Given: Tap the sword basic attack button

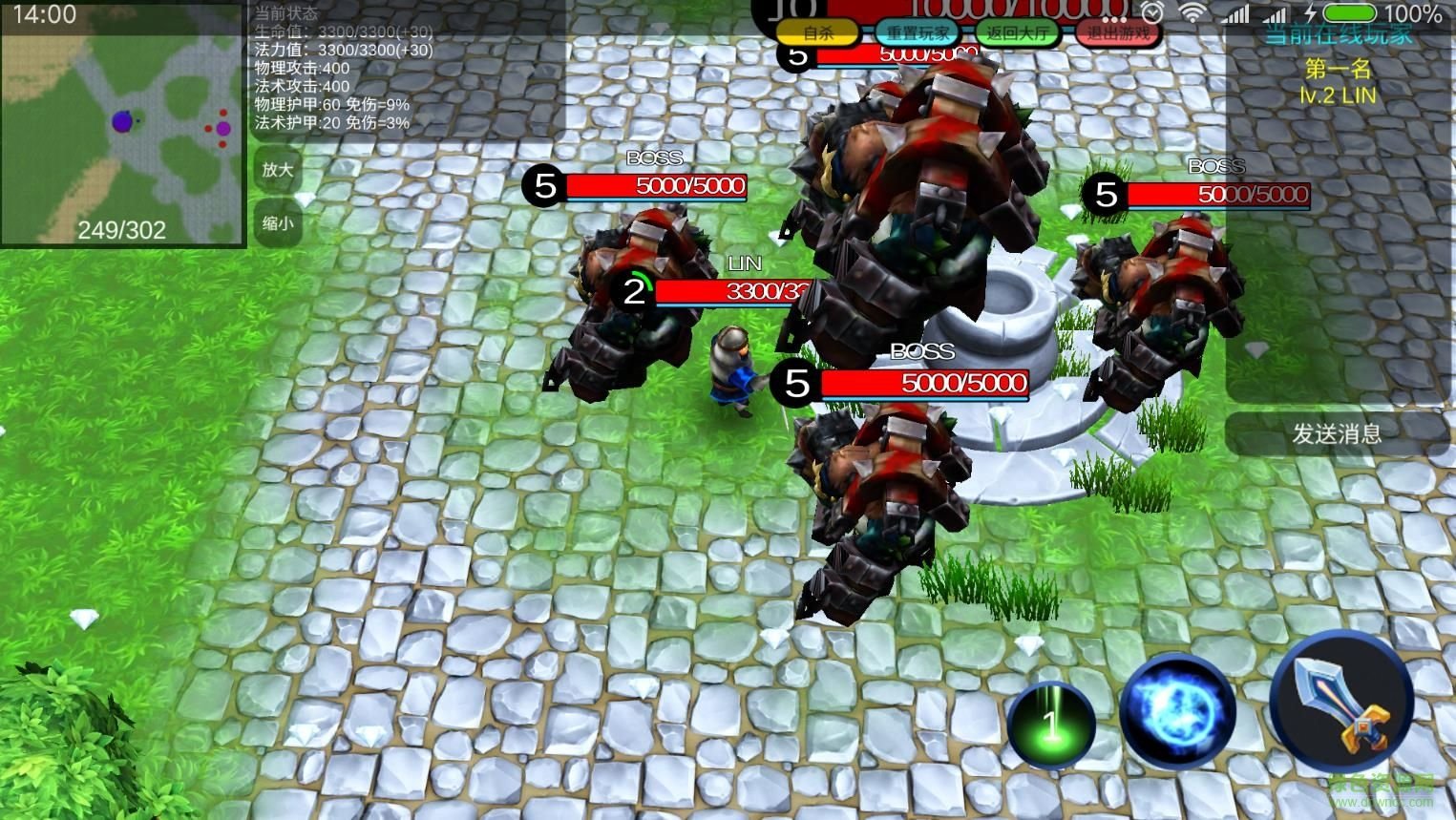Looking at the screenshot, I should click(1341, 702).
